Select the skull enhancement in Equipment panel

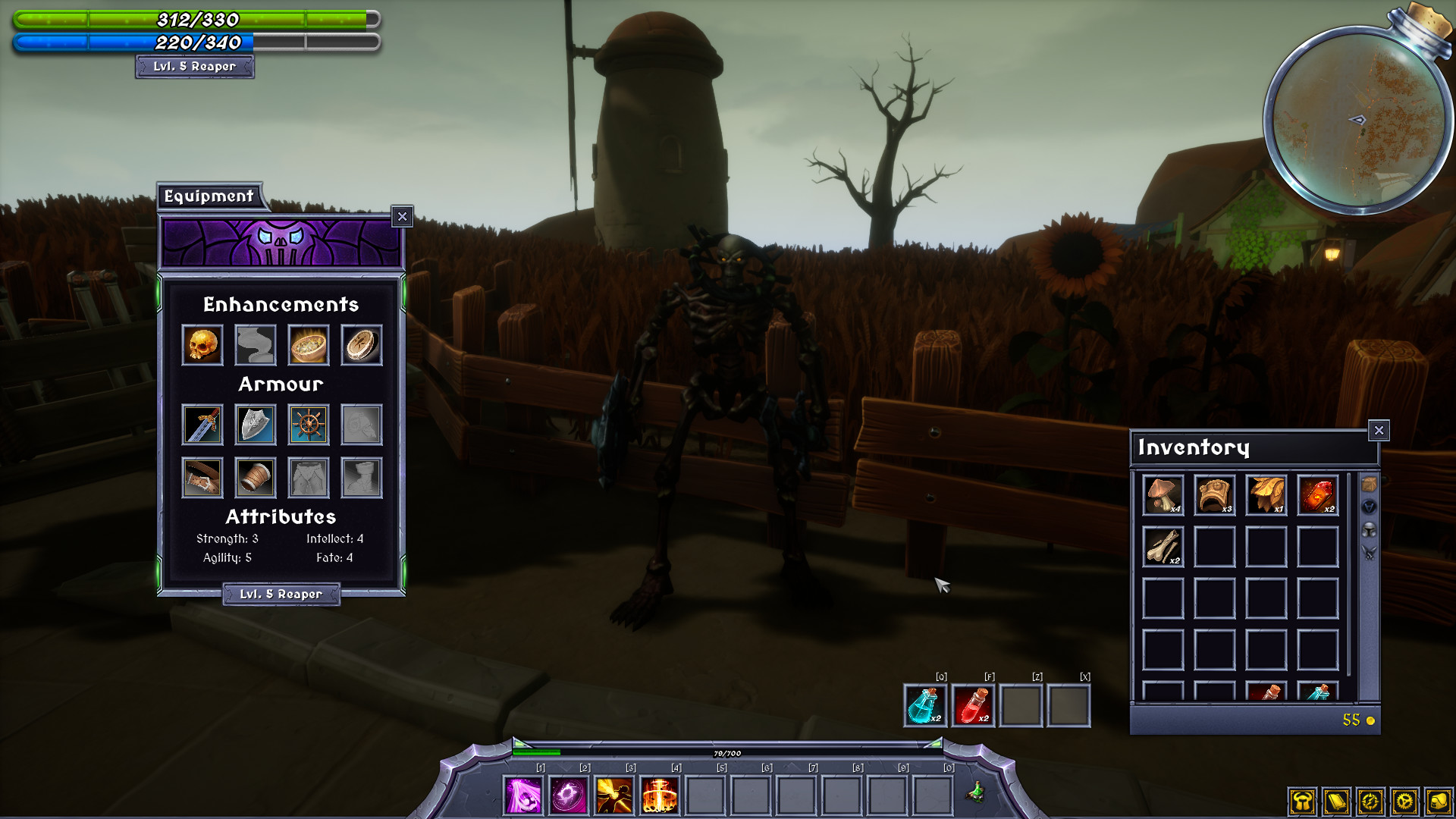pyautogui.click(x=202, y=344)
